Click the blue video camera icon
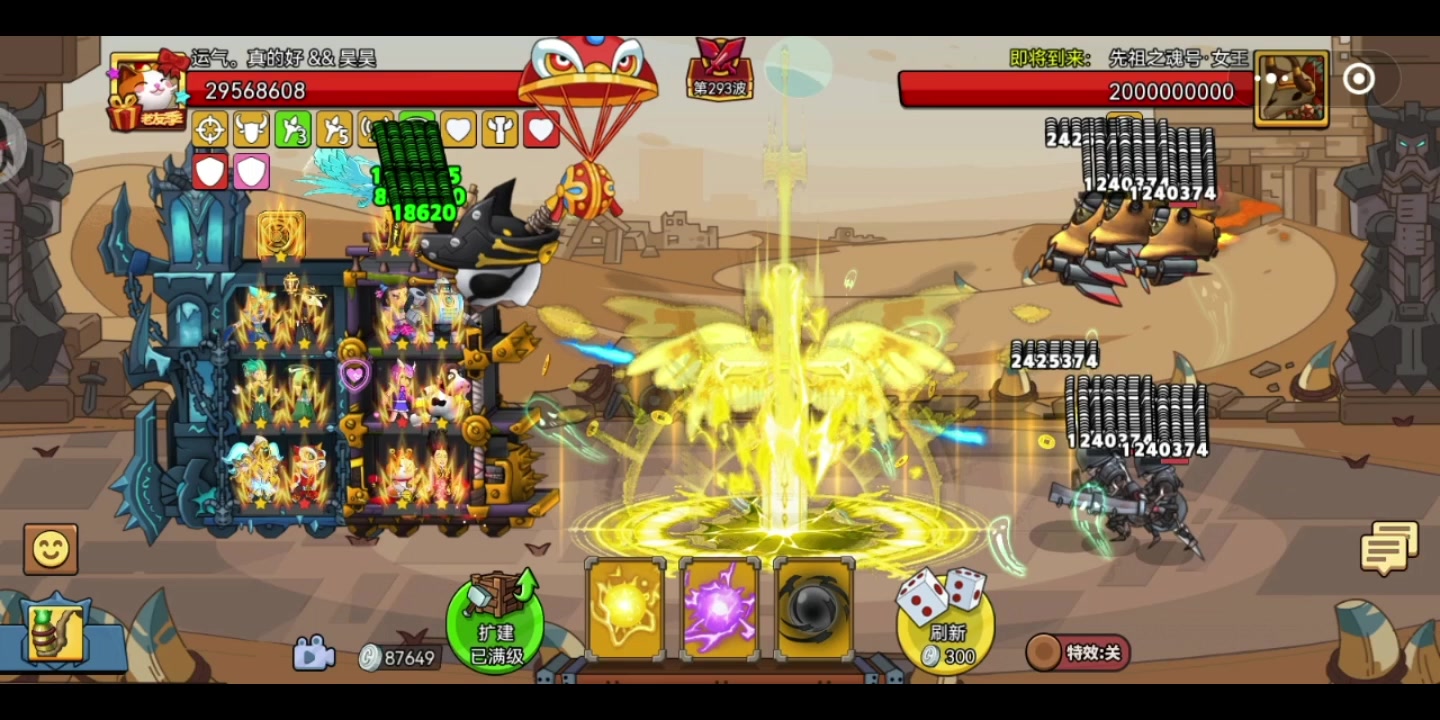Viewport: 1440px width, 720px height. [313, 654]
